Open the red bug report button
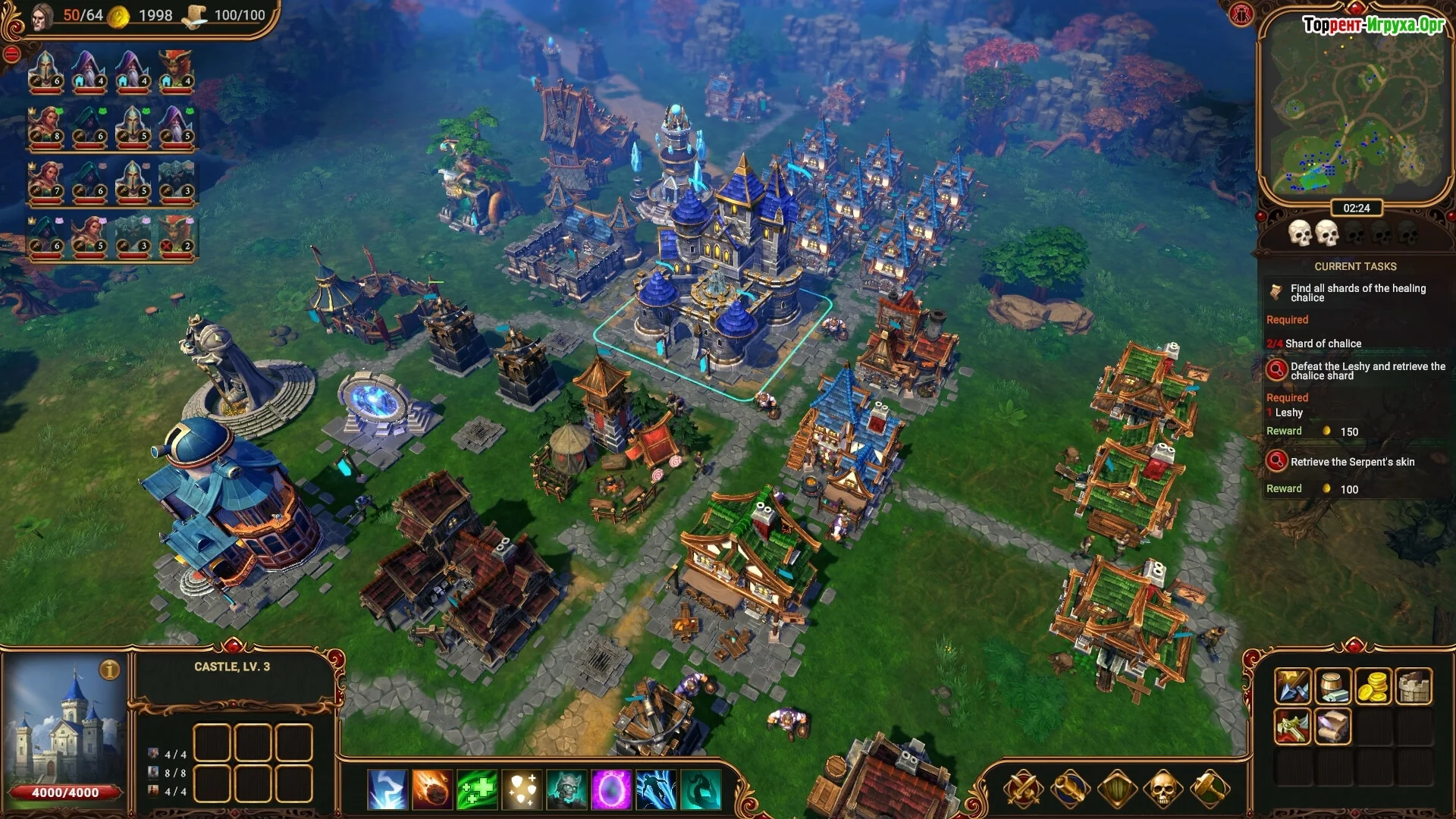The height and width of the screenshot is (819, 1456). tap(1241, 14)
